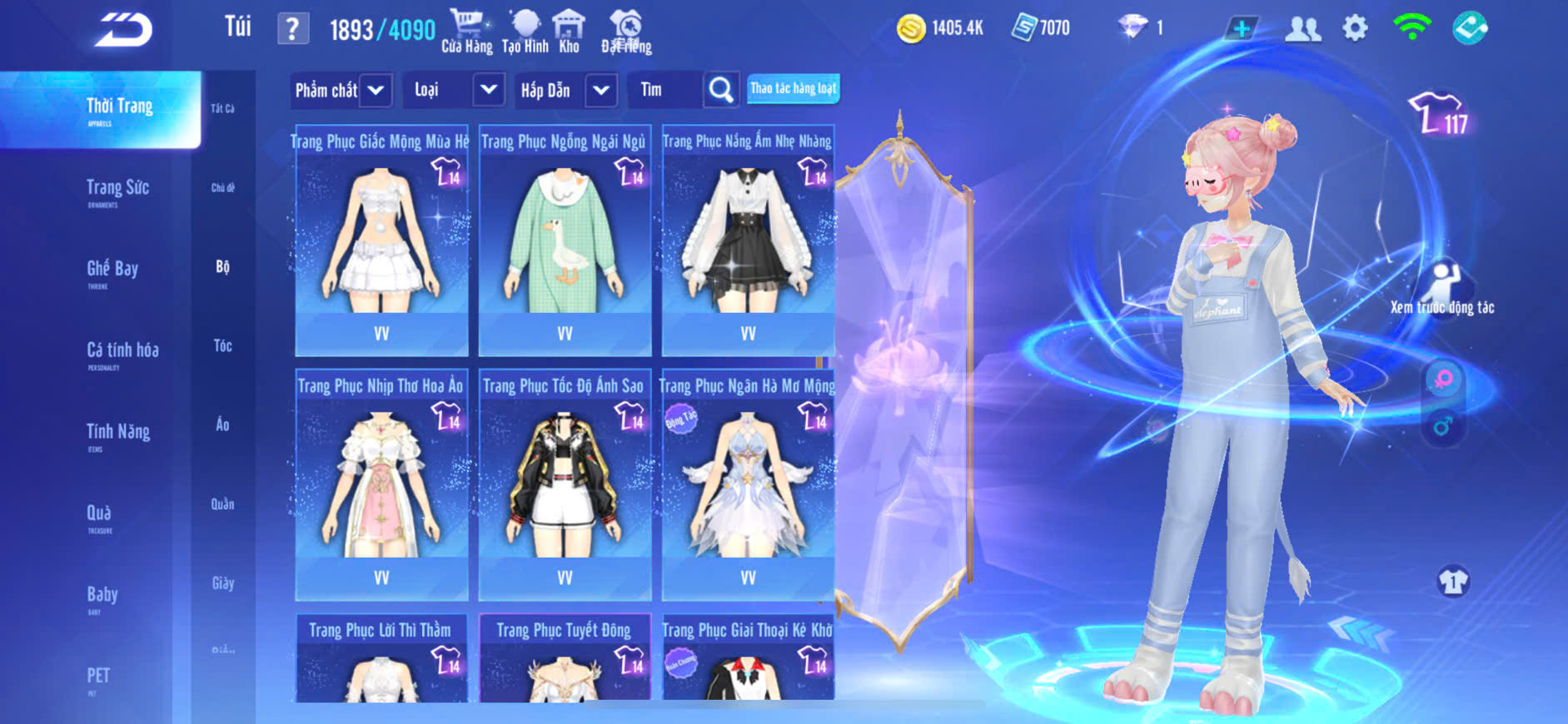Preview Xem trước động tác animation

[1442, 289]
